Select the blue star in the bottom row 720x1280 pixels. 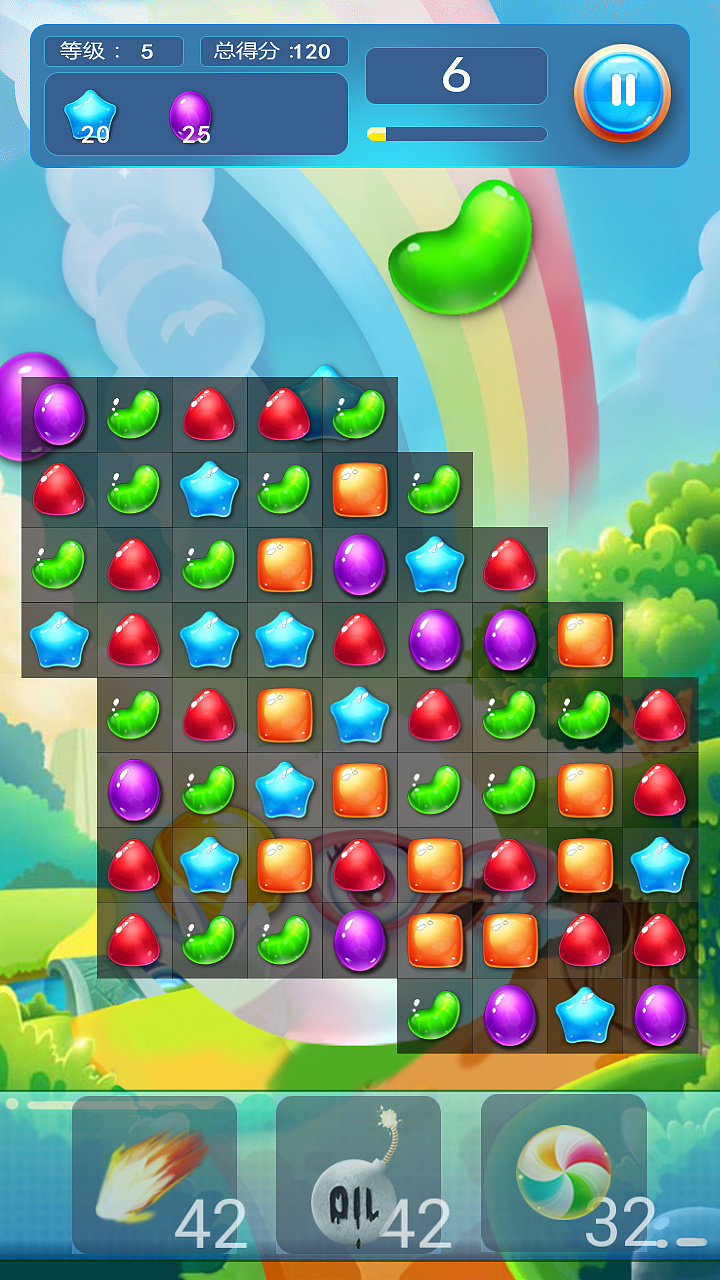[585, 1015]
